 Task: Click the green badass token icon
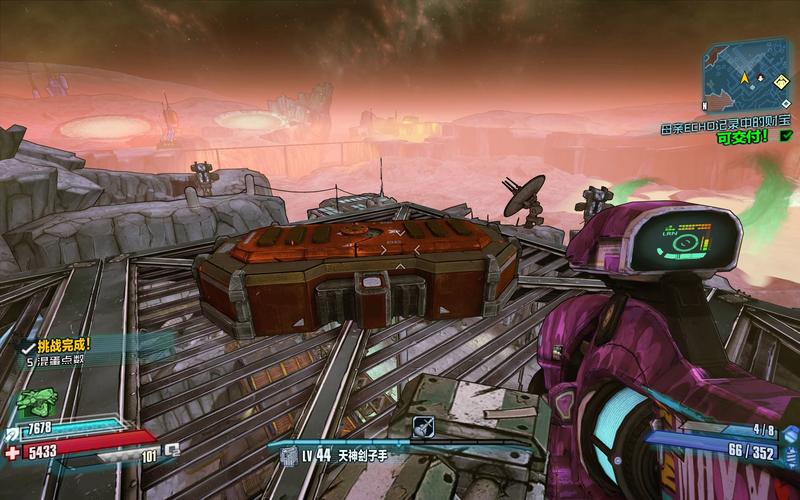pos(36,401)
